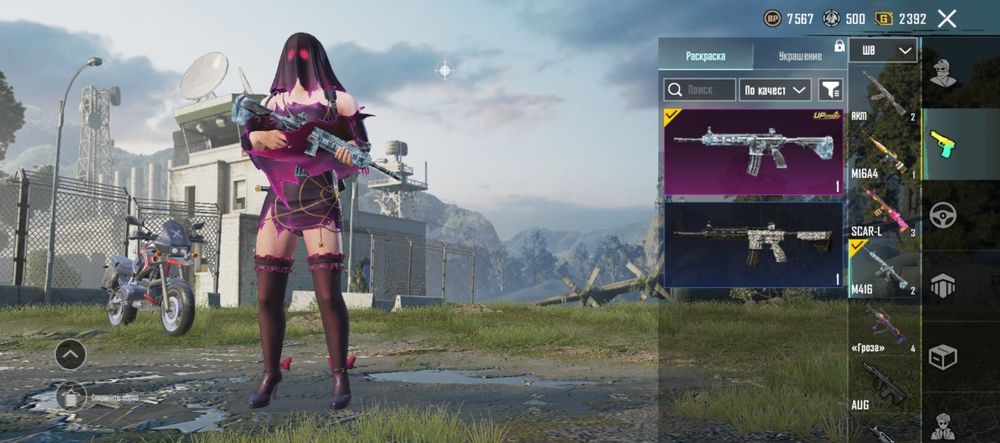Viewport: 1000px width, 443px height.
Task: Choose the black and gold M416 skin
Action: point(753,244)
